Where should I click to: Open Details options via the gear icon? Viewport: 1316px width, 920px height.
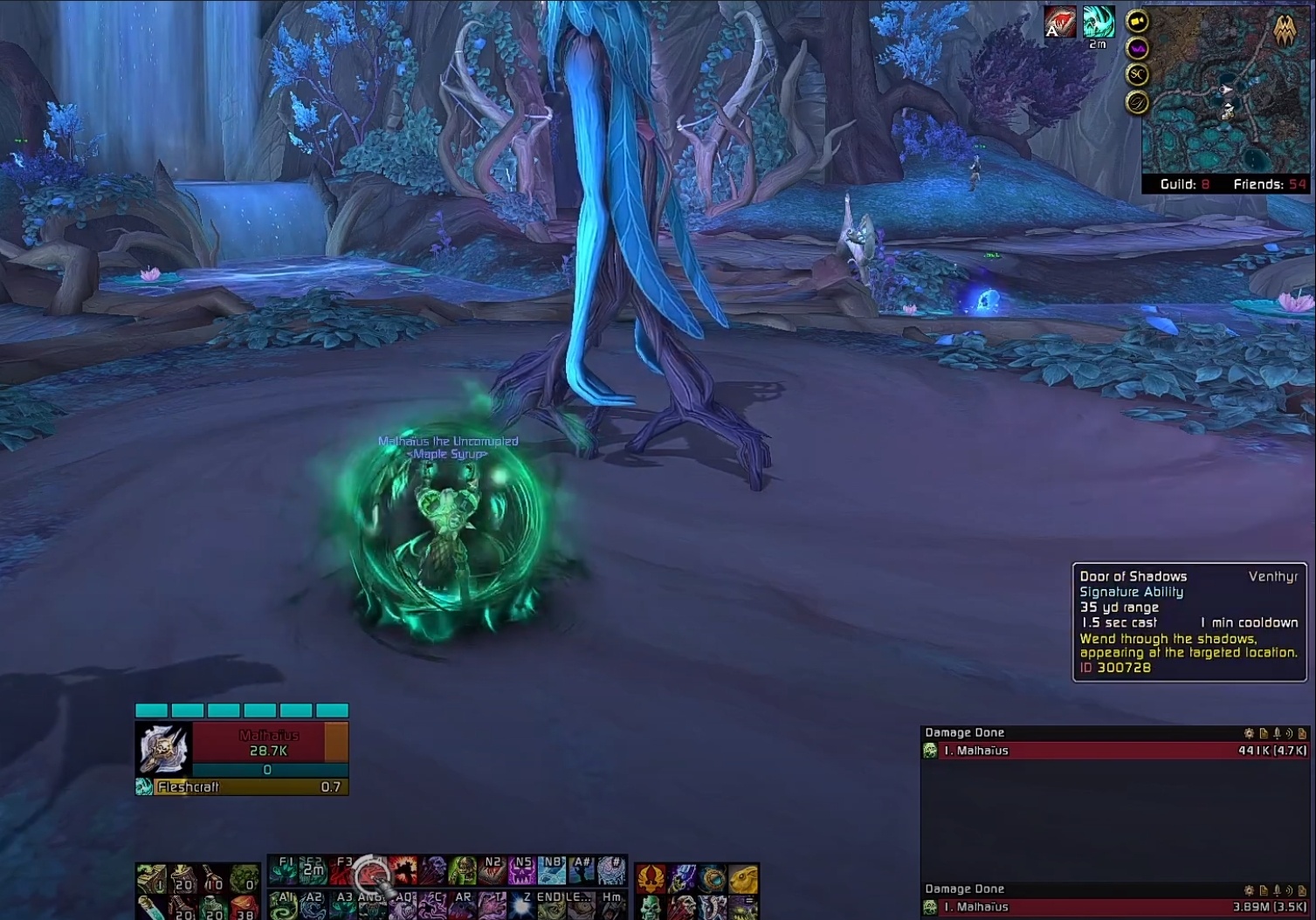1249,733
